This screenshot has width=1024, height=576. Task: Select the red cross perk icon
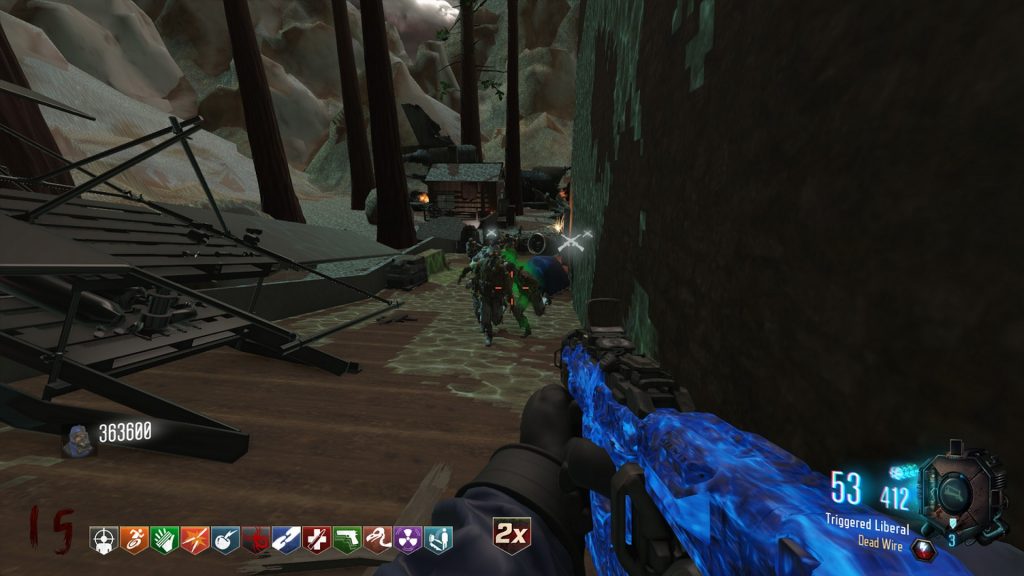(317, 540)
